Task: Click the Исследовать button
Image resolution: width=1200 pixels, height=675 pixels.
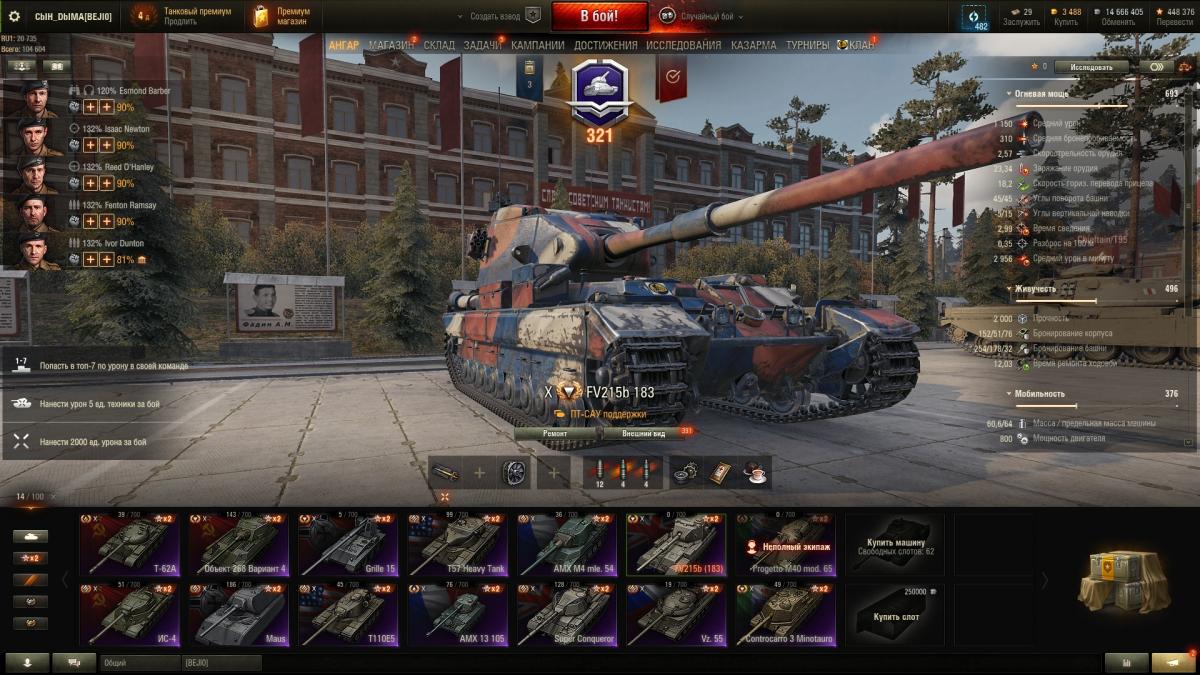Action: (x=1091, y=67)
